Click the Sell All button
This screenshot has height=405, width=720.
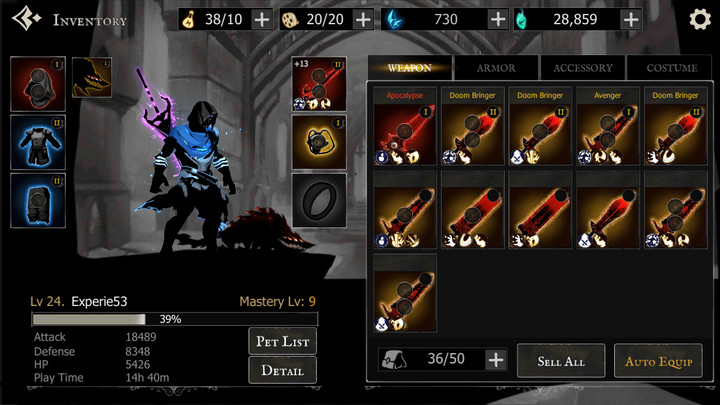tap(560, 360)
